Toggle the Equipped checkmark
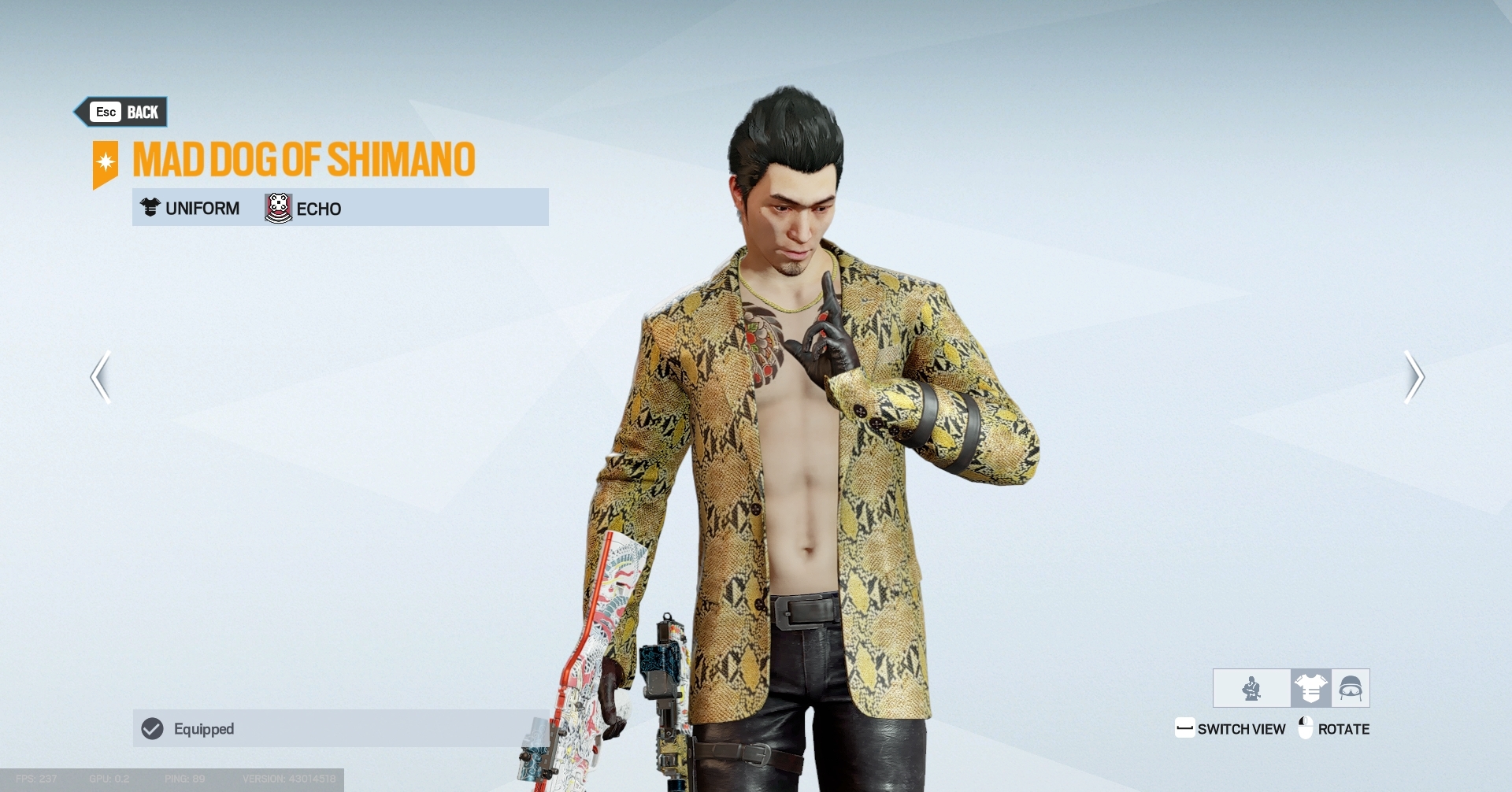This screenshot has width=1512, height=792. (x=152, y=729)
